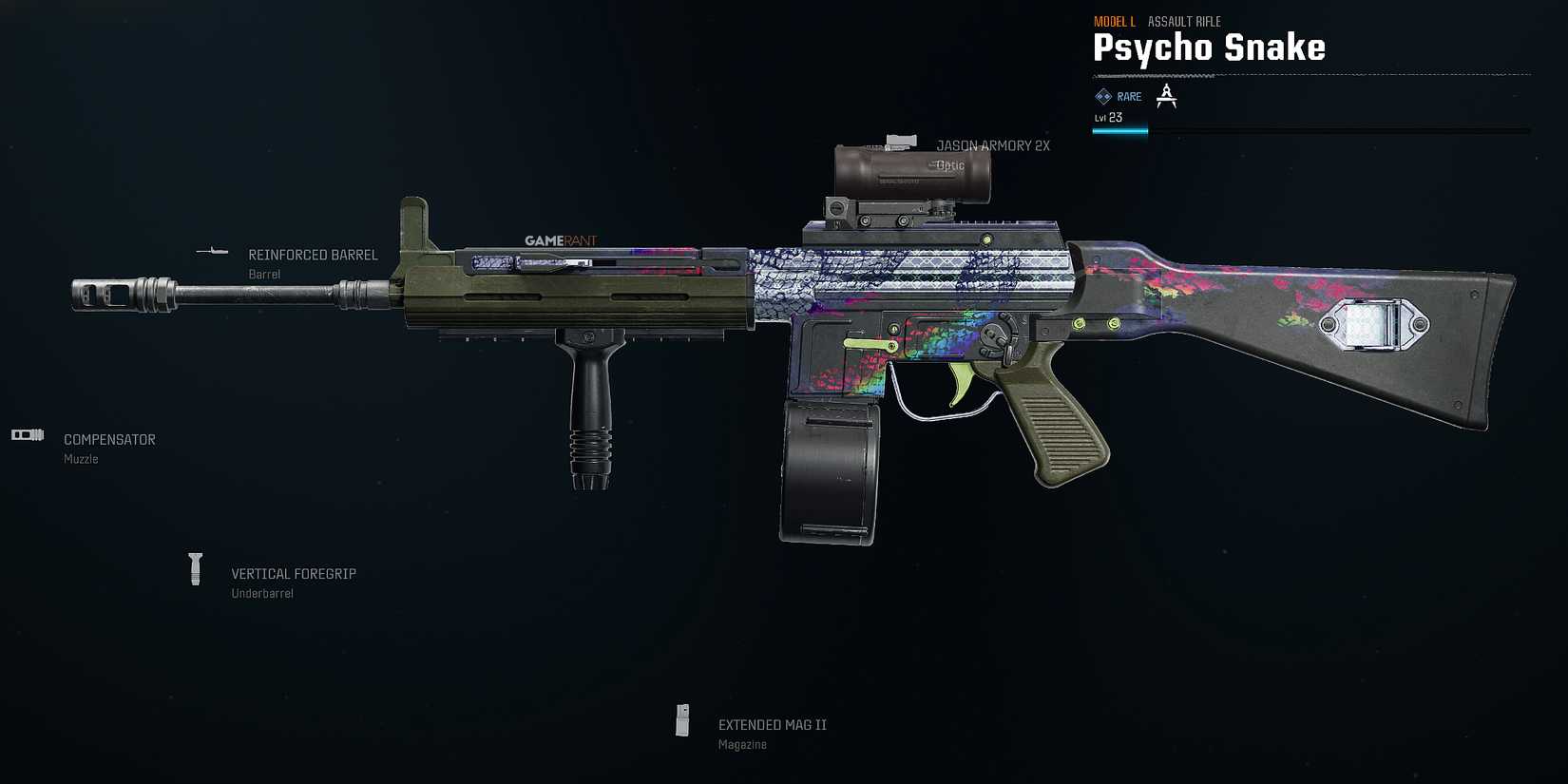Viewport: 1568px width, 784px height.
Task: Click the GameRant watermark on screen
Action: pyautogui.click(x=561, y=240)
